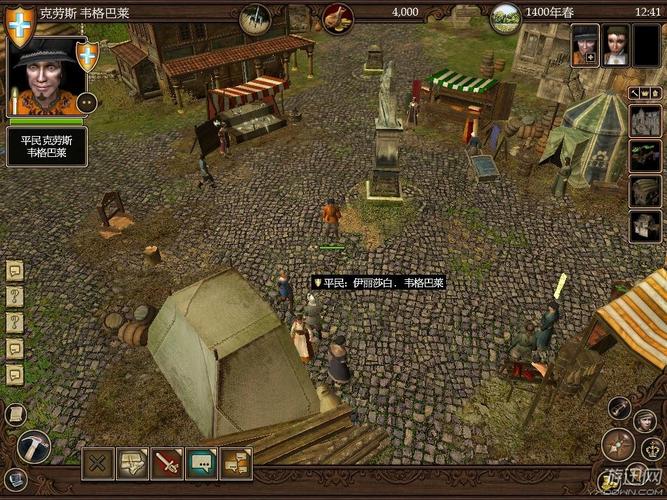Click the large family crest shield

pos(19,27)
